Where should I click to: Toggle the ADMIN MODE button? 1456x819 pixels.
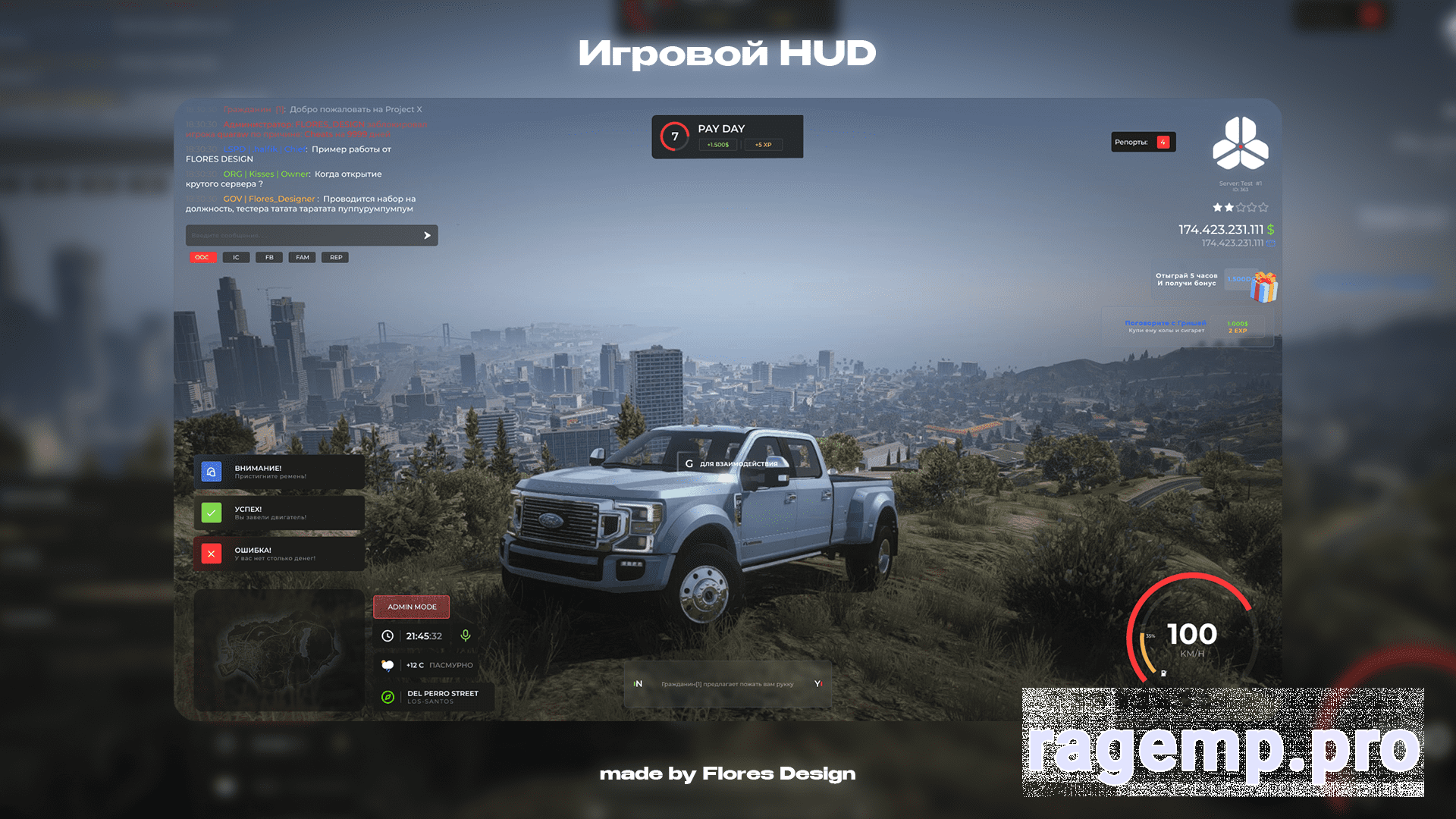click(x=412, y=607)
